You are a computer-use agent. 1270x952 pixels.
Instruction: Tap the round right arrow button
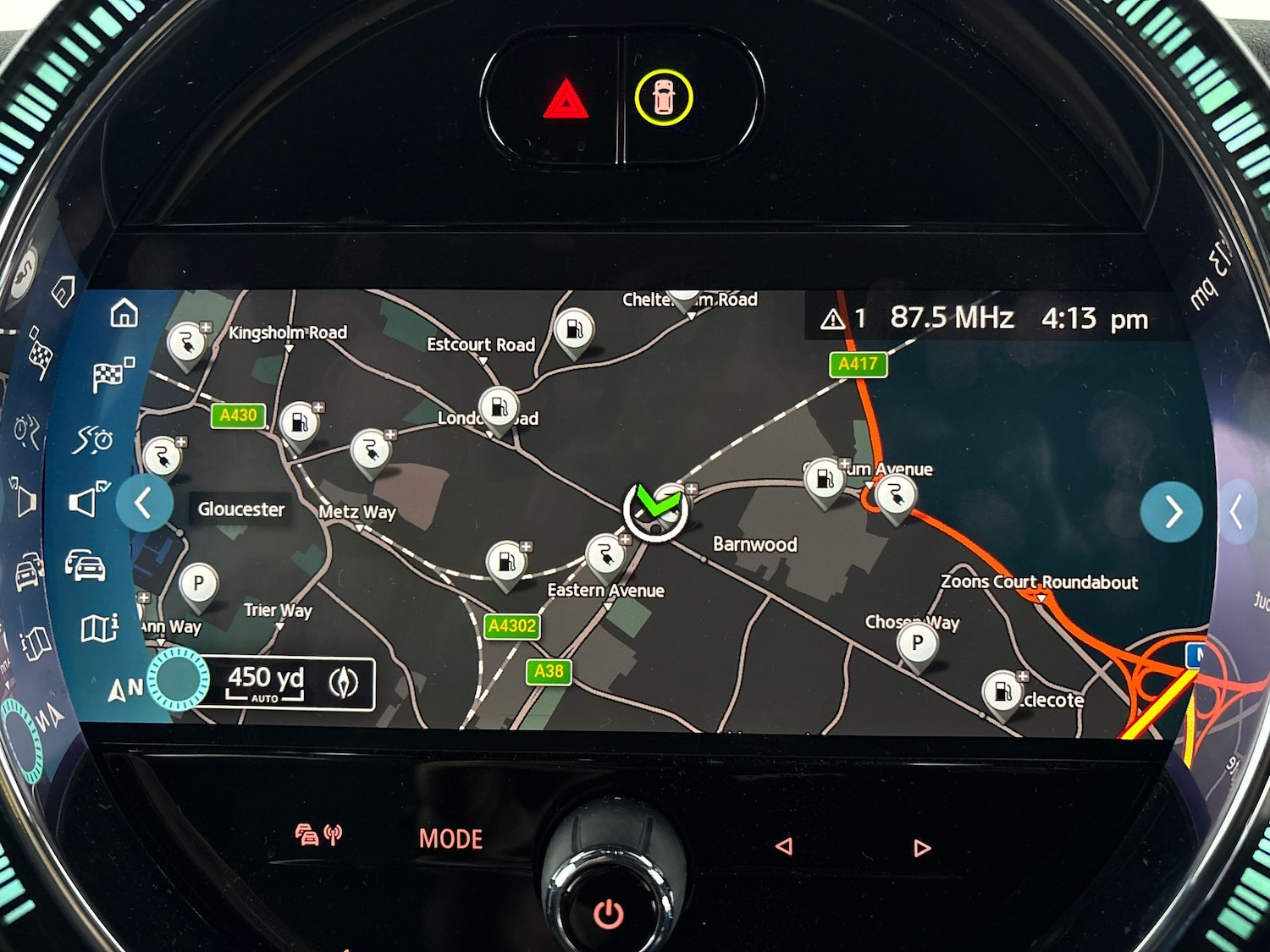click(x=1171, y=511)
